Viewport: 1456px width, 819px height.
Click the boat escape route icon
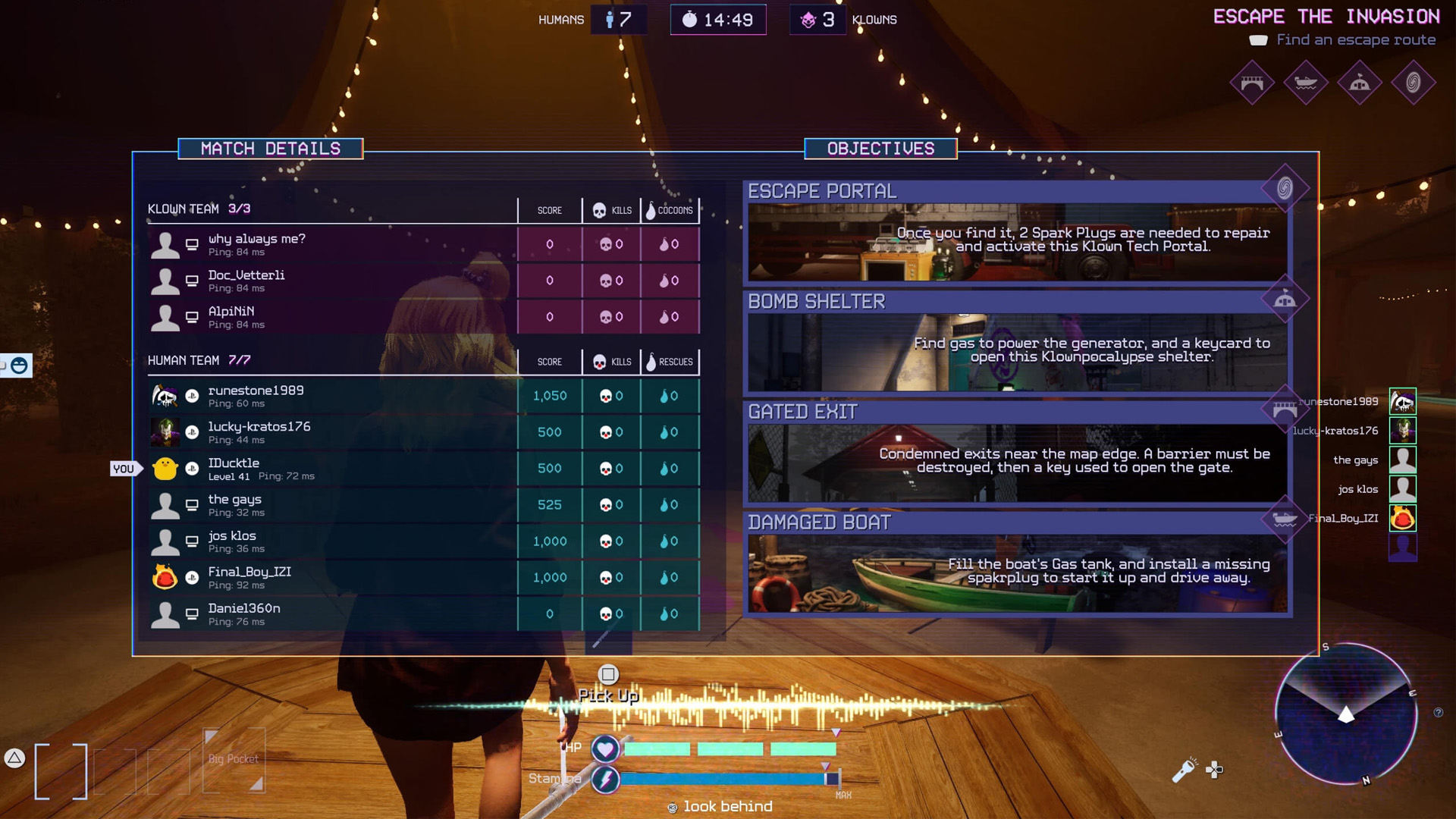(x=1306, y=82)
